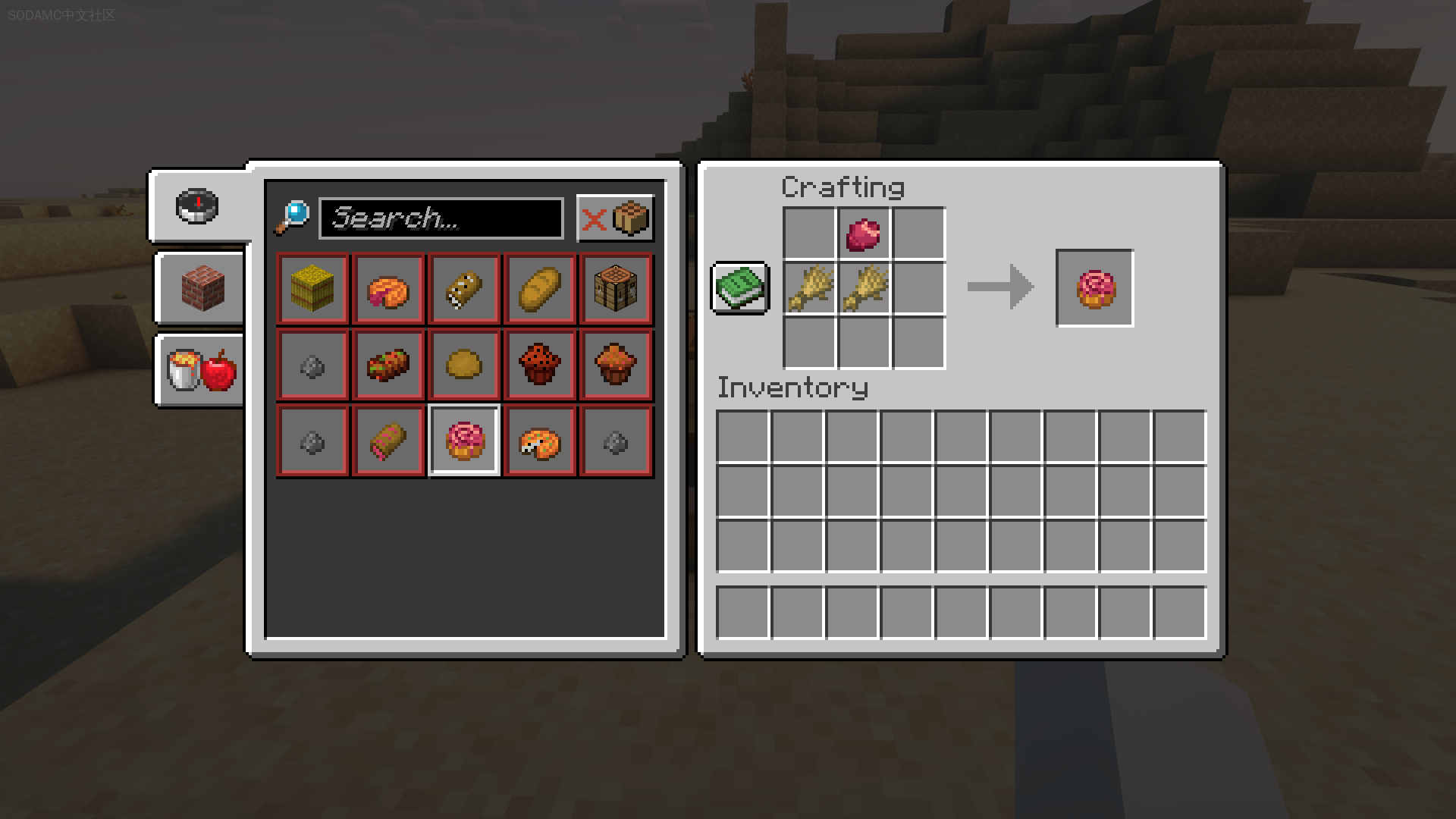Select the bread roll with filling recipe
Viewport: 1456px width, 819px height.
(x=464, y=289)
